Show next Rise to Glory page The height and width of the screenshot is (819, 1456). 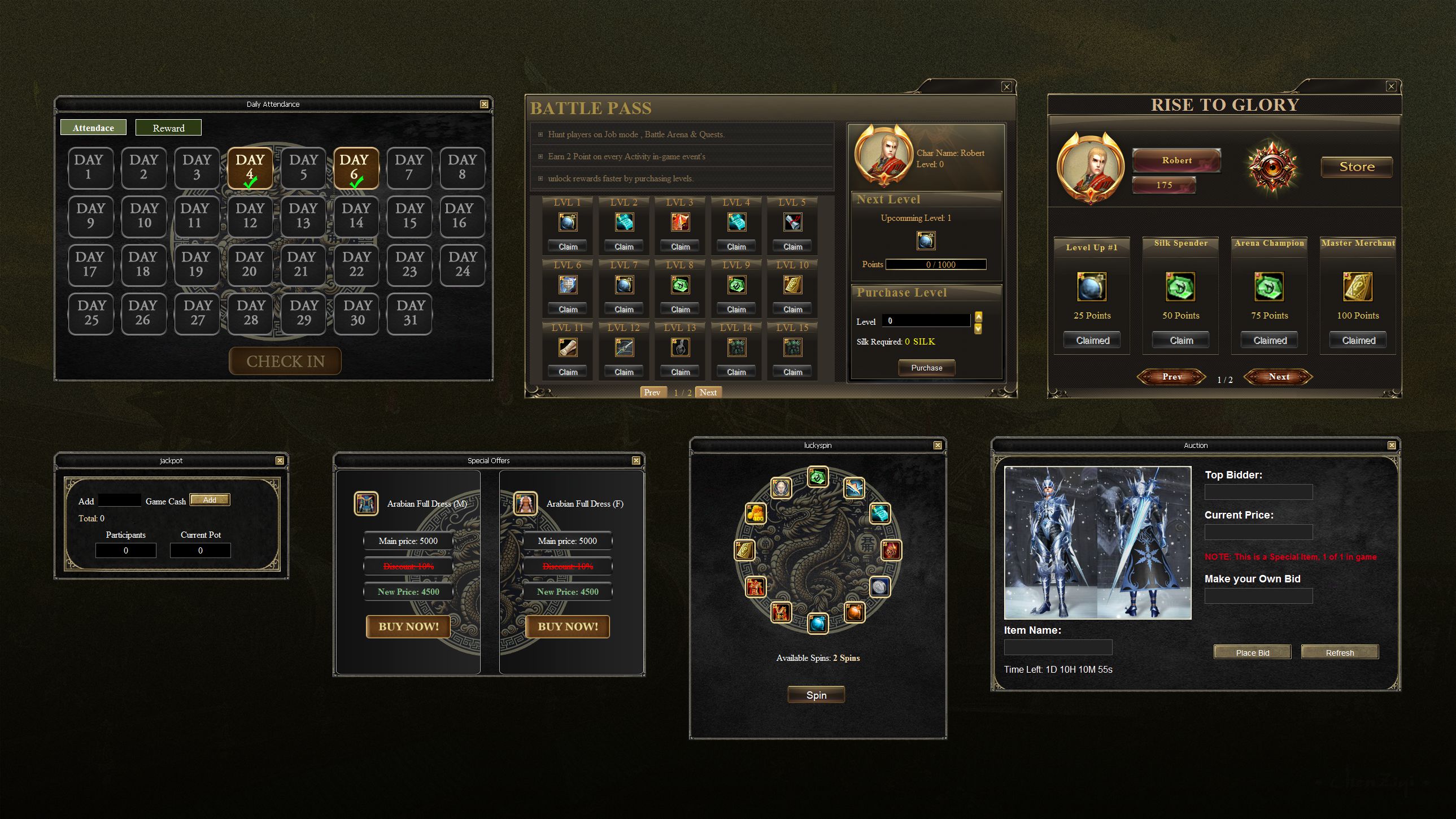[x=1279, y=377]
